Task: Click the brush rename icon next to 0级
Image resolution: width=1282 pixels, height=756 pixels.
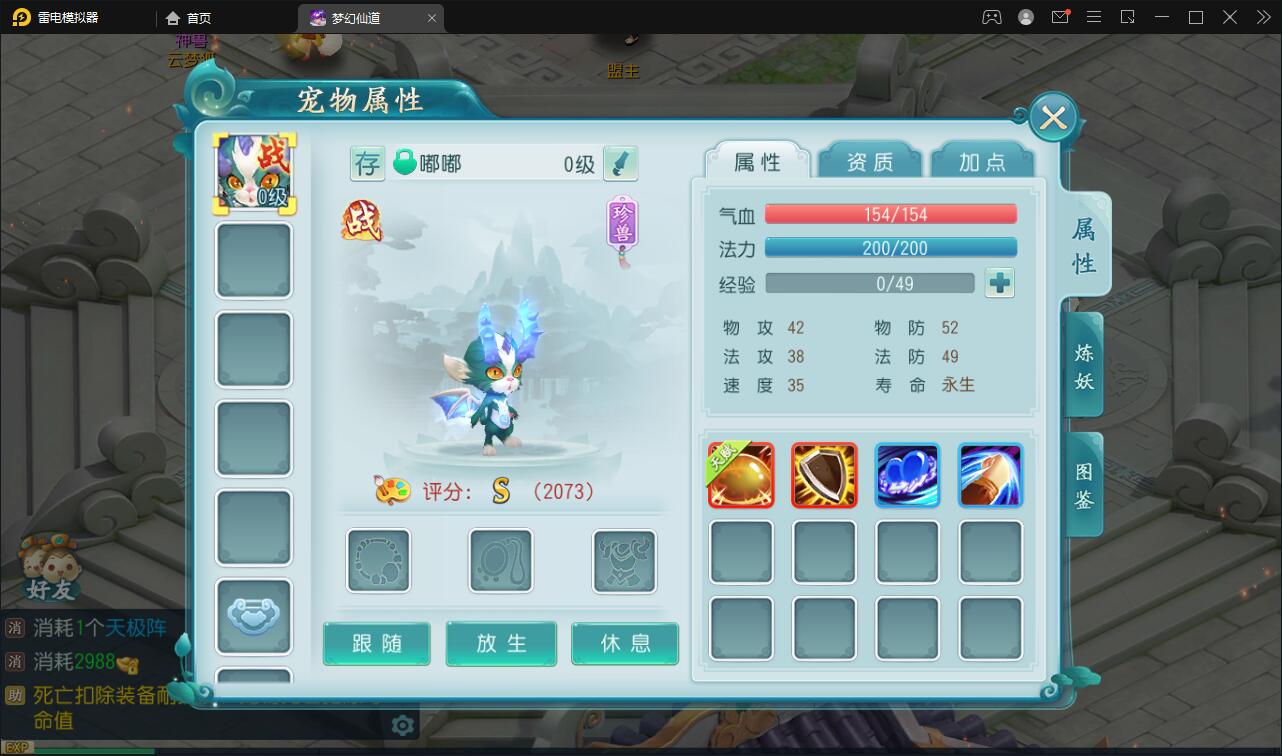Action: pyautogui.click(x=619, y=162)
